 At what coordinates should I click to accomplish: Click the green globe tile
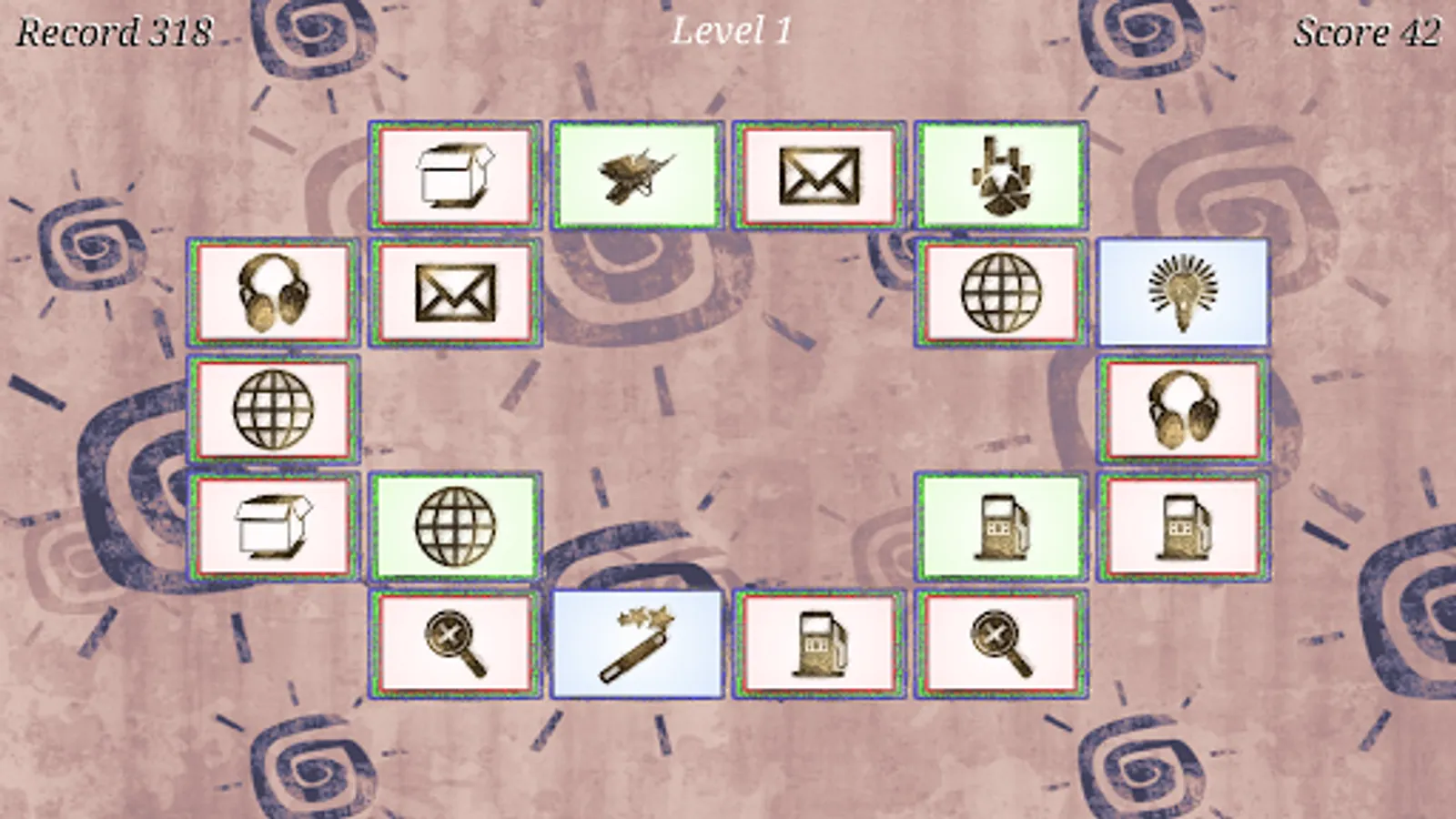(x=455, y=528)
